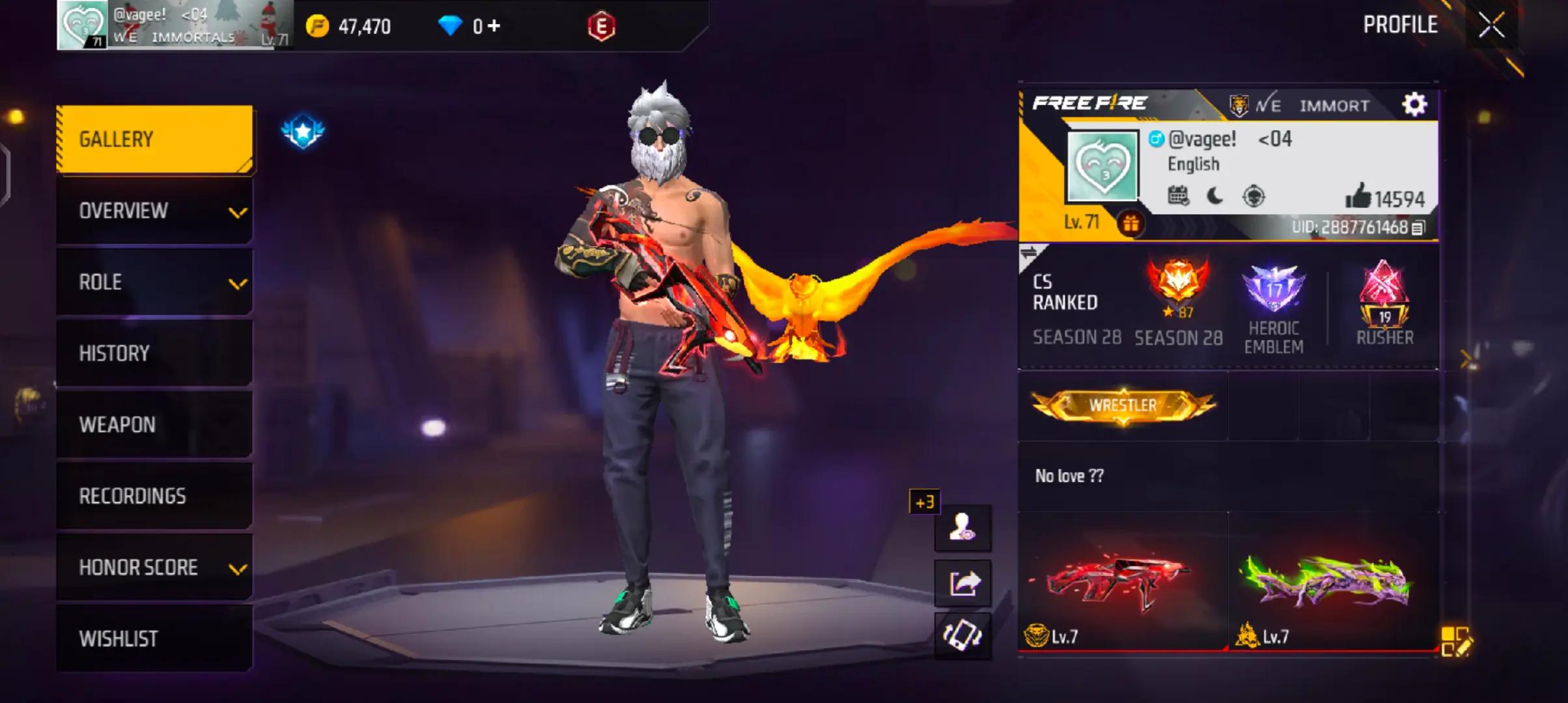Share the profile using the share button

[x=963, y=583]
